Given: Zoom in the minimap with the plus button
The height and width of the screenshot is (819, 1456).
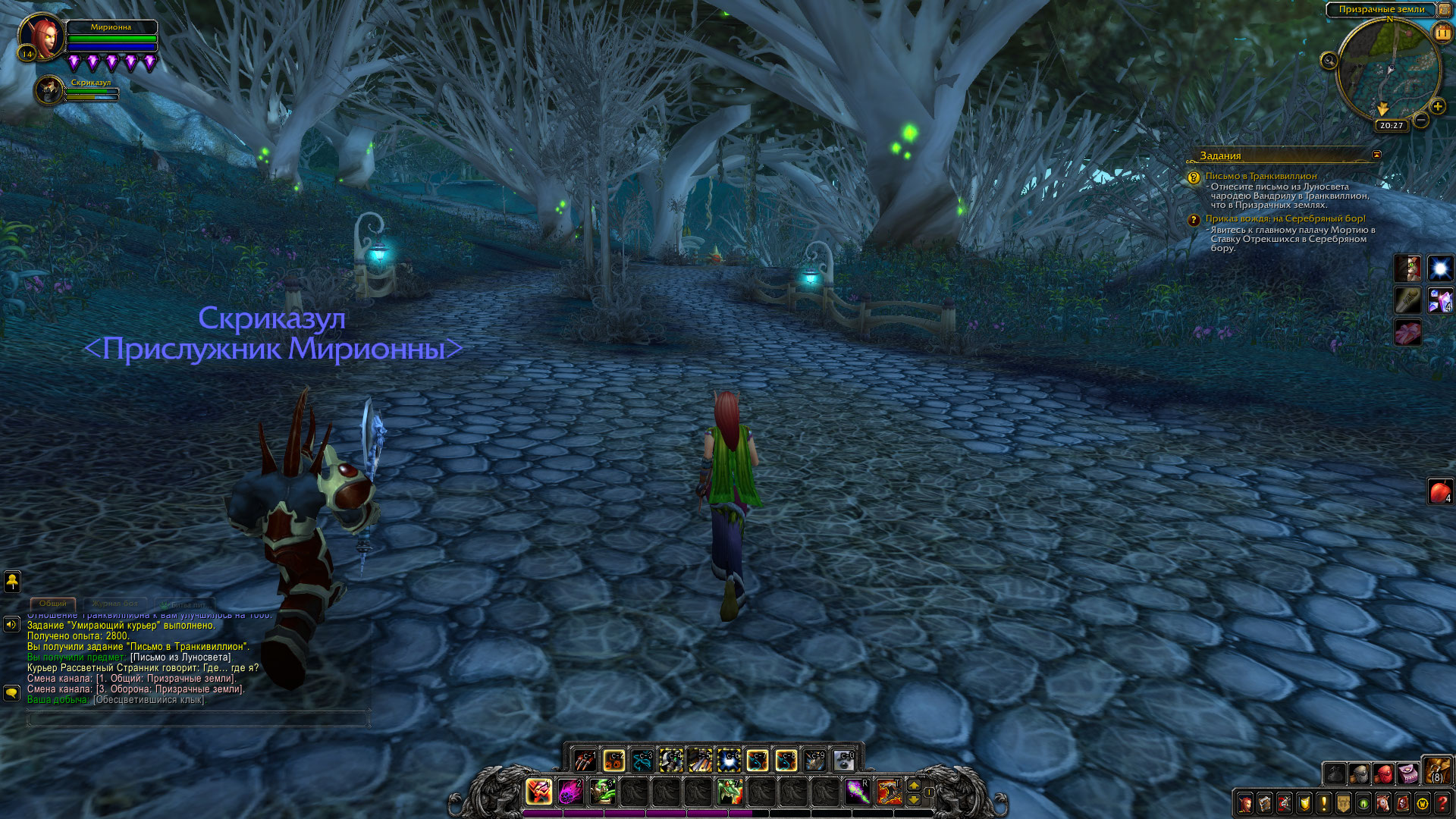Looking at the screenshot, I should pos(1437,107).
